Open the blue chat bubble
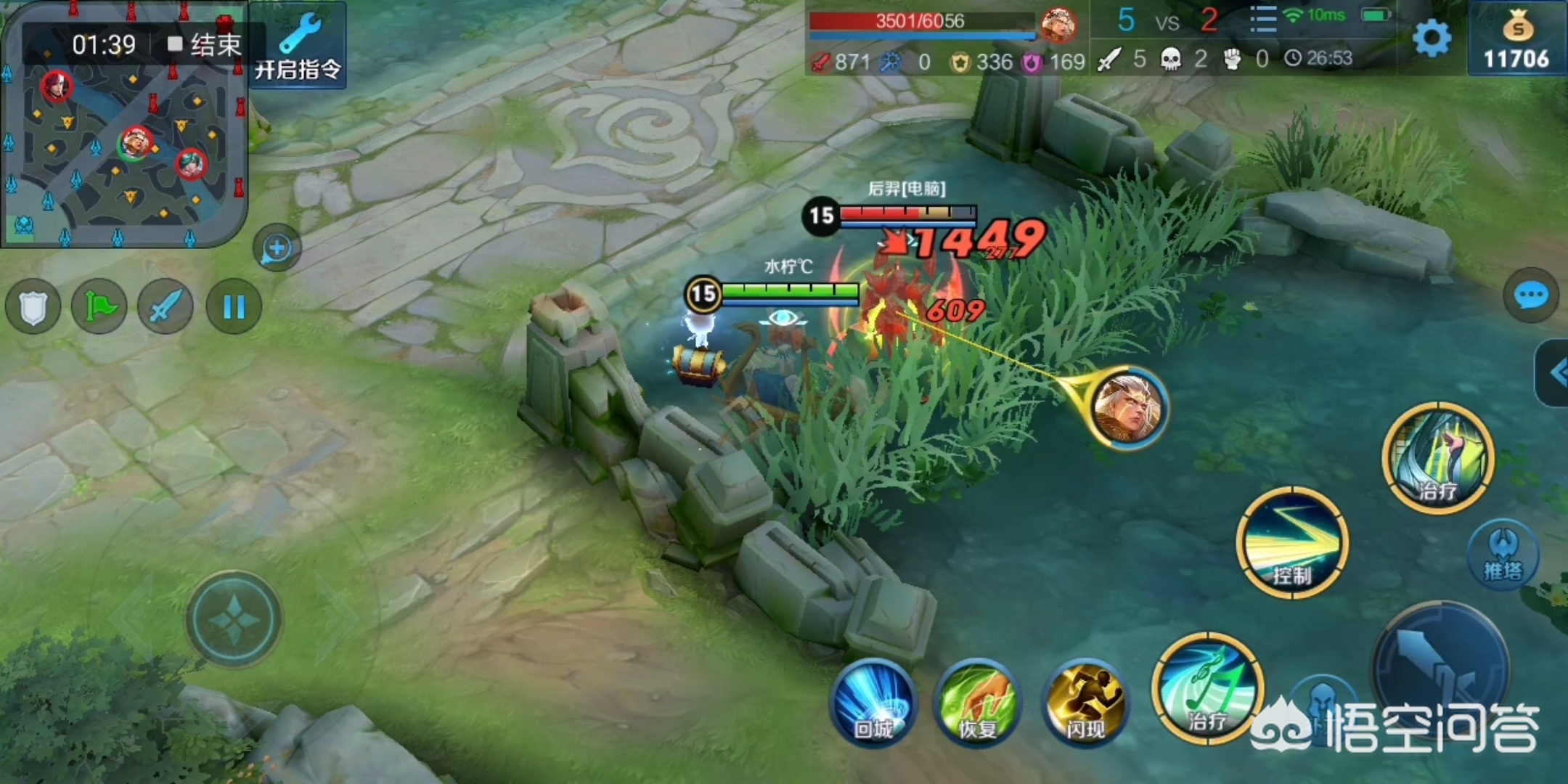1568x784 pixels. coord(1530,295)
